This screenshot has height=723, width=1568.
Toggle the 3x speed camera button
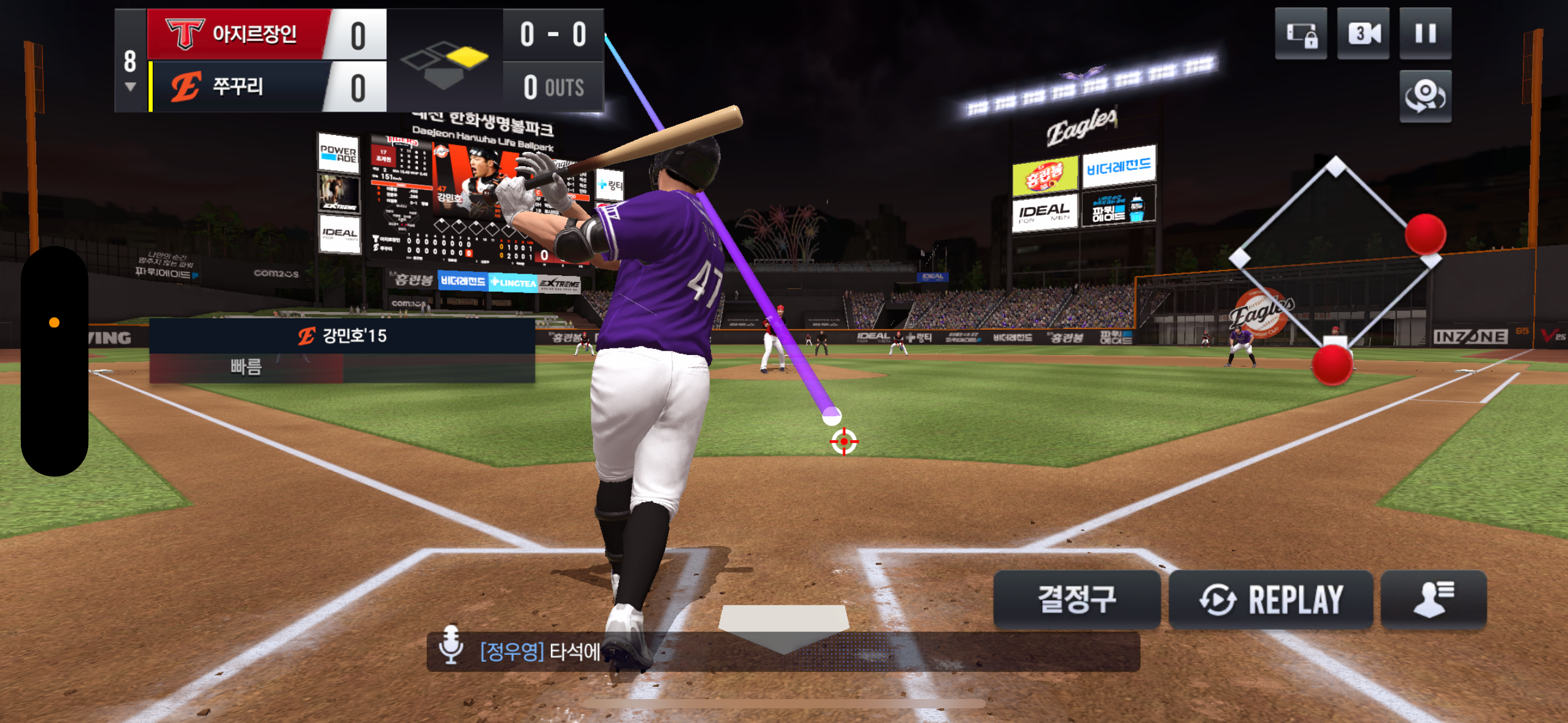coord(1363,34)
